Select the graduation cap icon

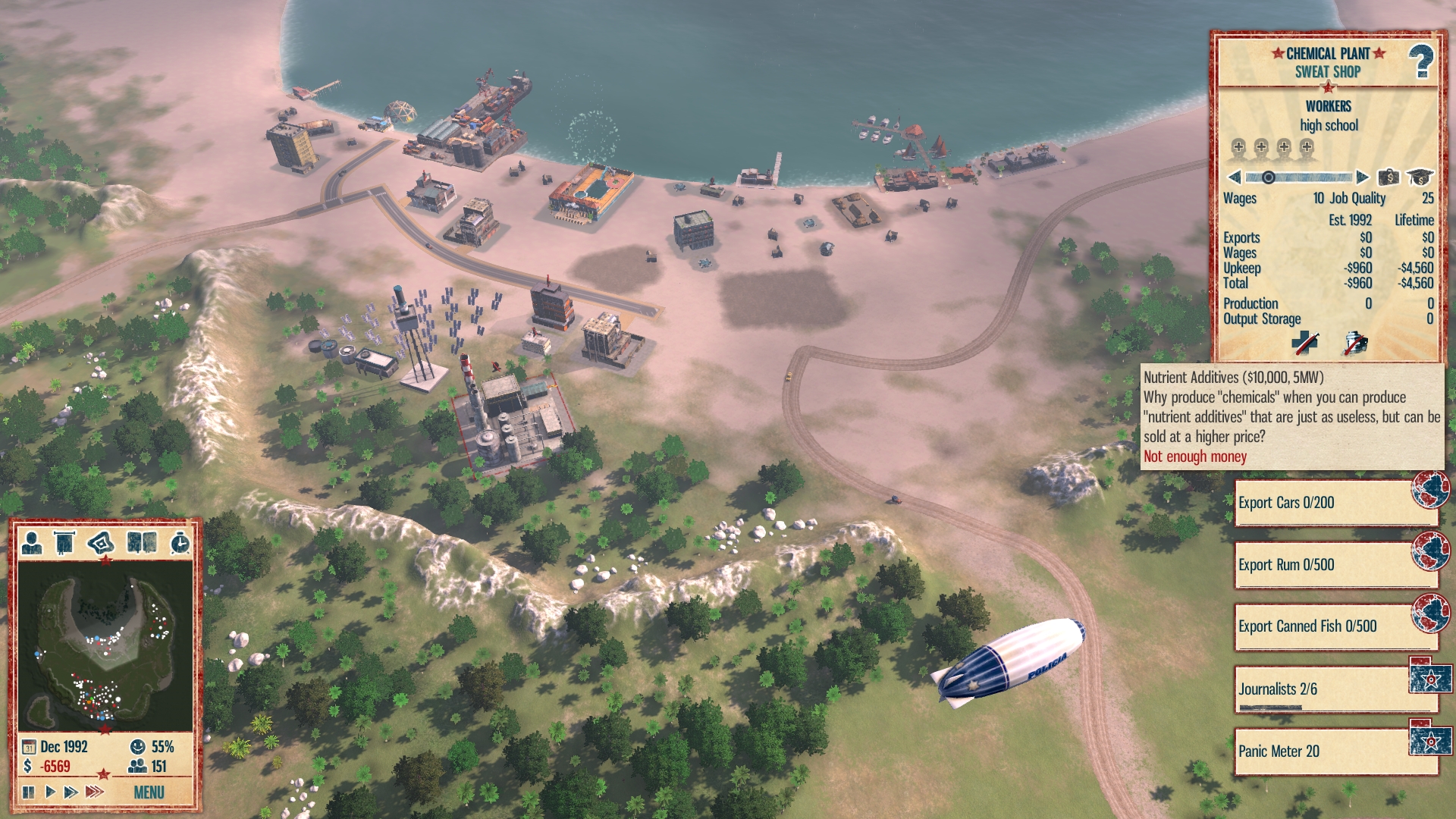coord(1420,177)
